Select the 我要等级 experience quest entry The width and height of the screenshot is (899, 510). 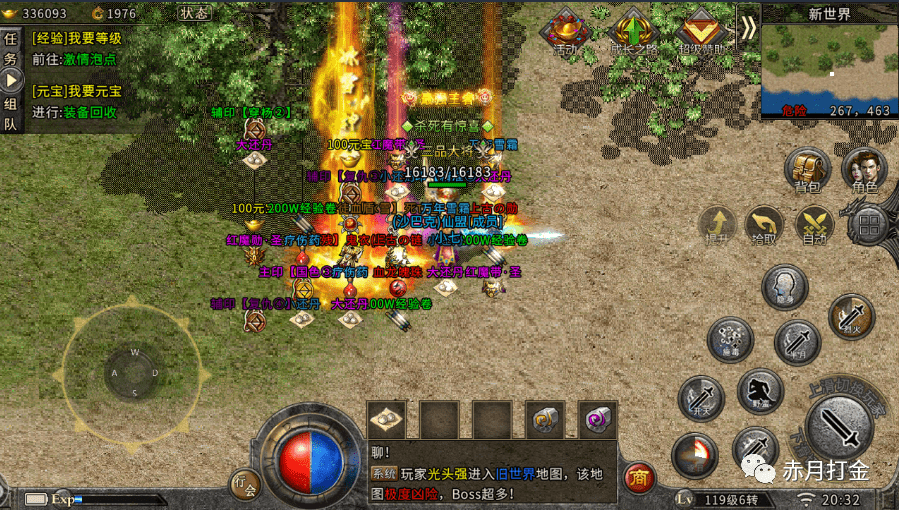click(x=77, y=38)
